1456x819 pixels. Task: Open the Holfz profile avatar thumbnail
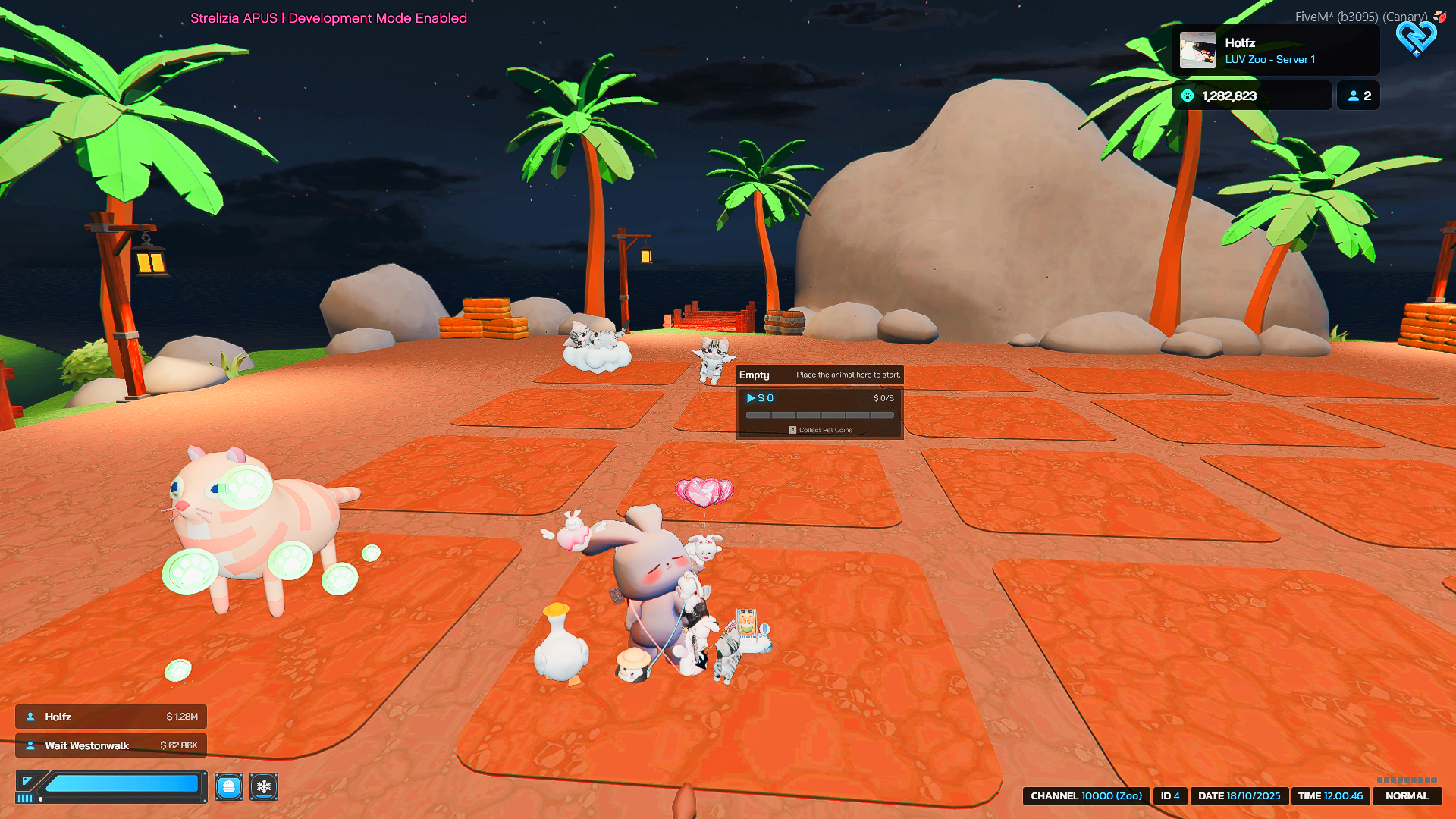(x=1198, y=51)
